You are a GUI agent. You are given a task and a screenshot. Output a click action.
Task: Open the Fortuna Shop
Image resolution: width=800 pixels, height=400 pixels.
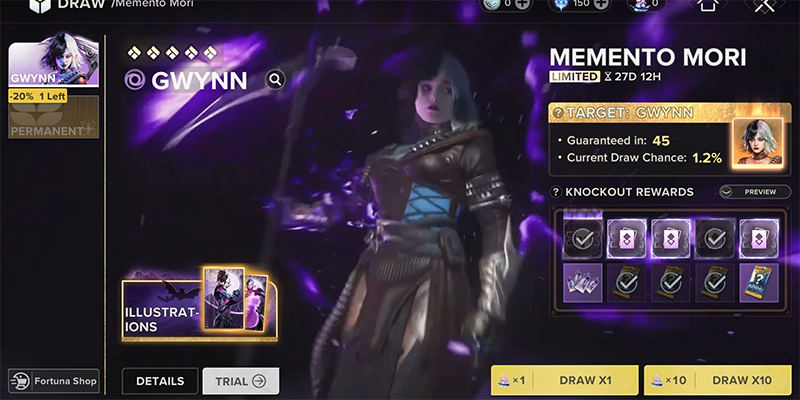tap(55, 380)
